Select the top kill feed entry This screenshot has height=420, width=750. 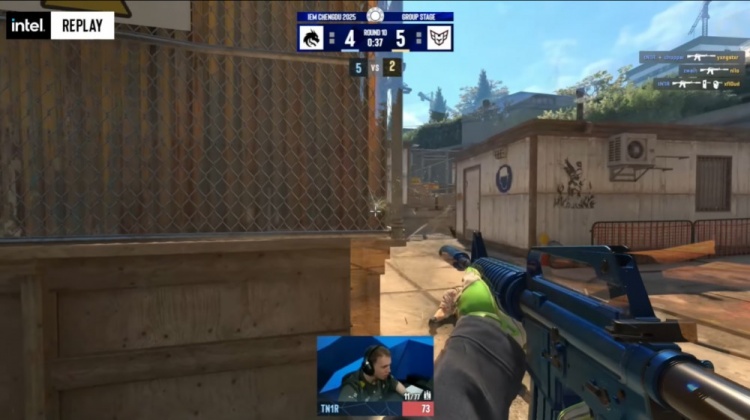(x=692, y=58)
